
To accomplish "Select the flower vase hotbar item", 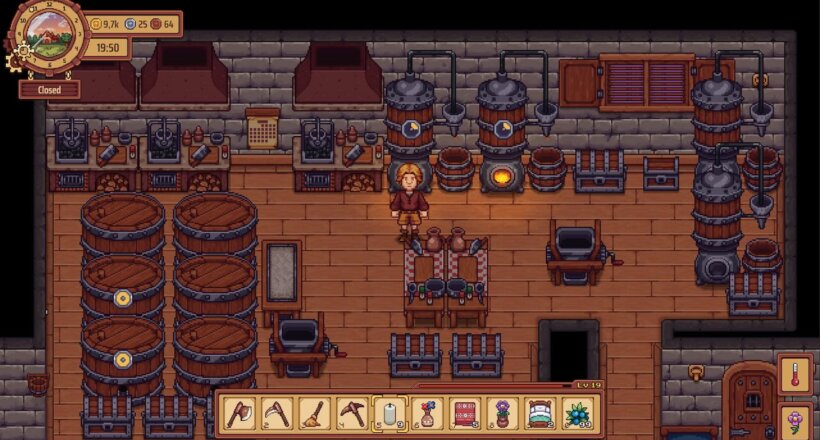I will pyautogui.click(x=427, y=412).
